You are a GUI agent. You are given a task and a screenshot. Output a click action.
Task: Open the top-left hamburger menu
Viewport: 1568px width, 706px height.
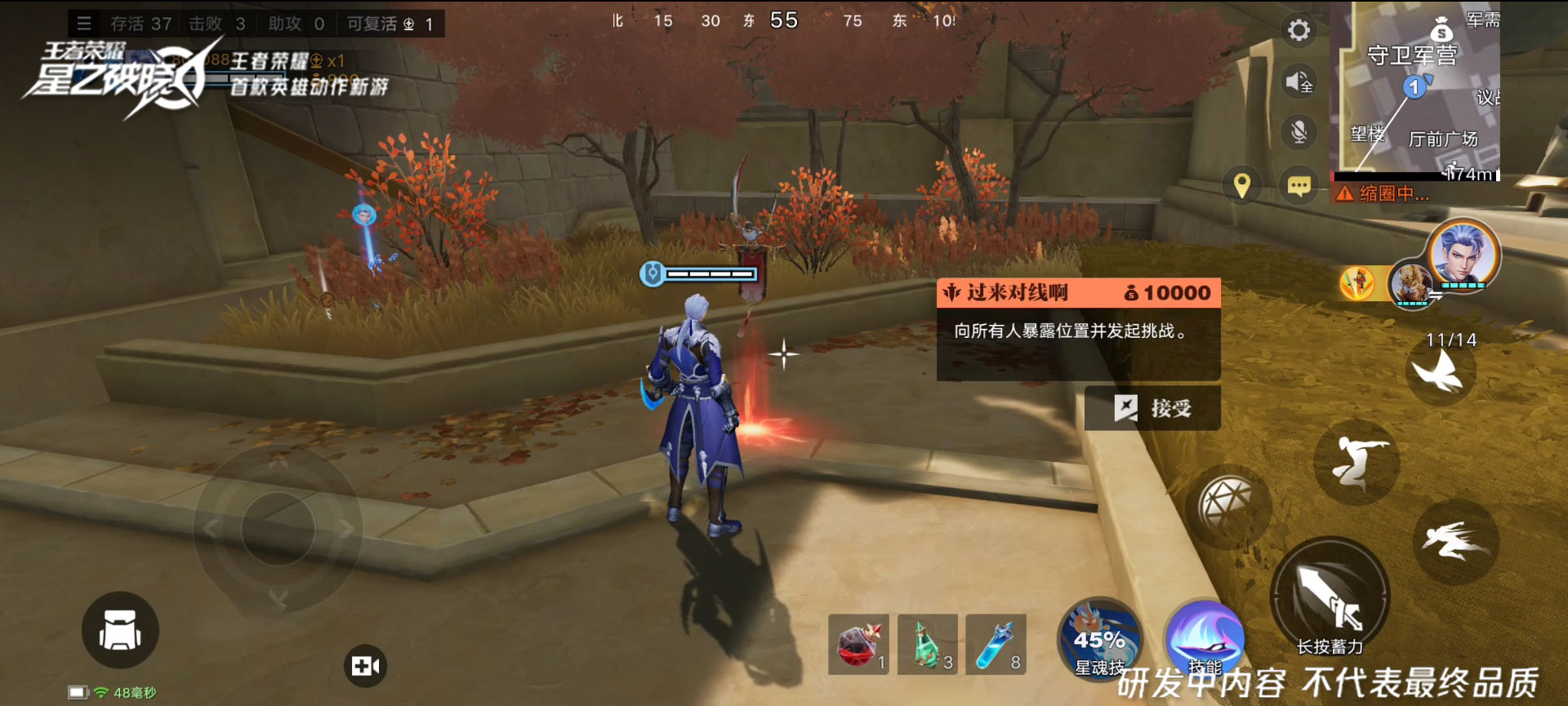[x=84, y=24]
